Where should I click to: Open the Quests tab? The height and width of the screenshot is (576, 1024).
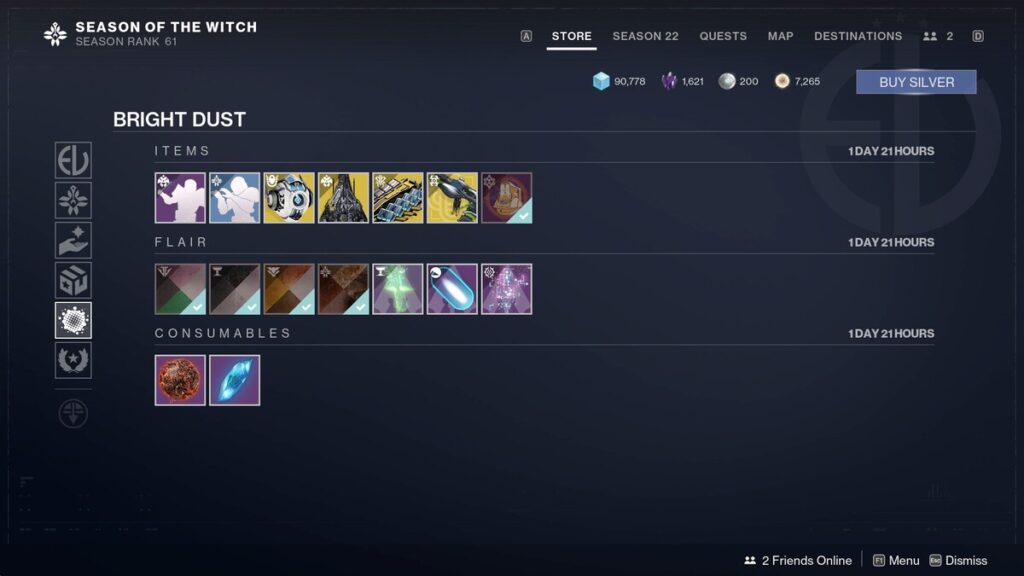[723, 36]
